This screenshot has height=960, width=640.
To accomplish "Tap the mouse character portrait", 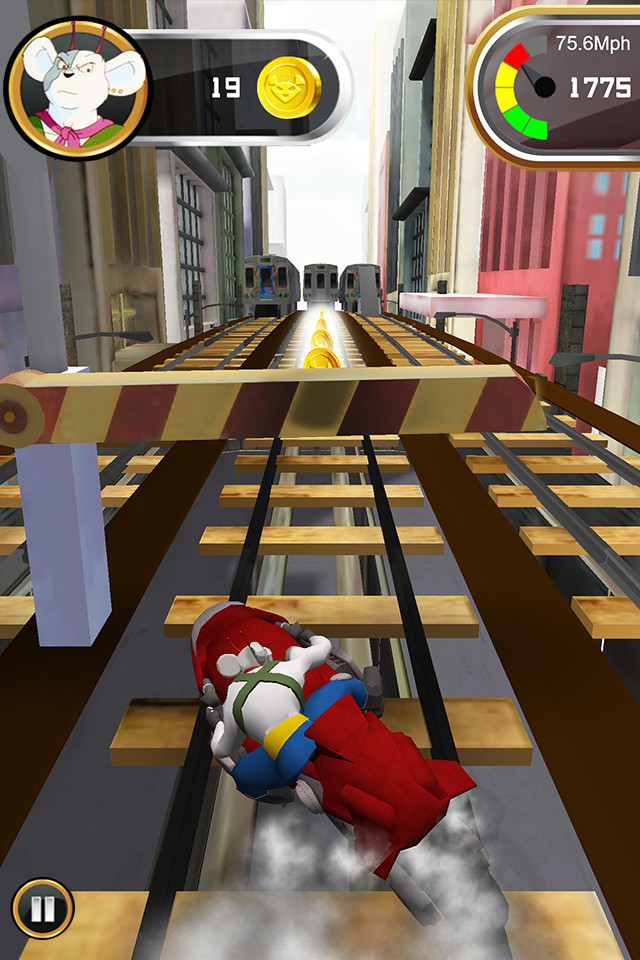I will [x=76, y=89].
